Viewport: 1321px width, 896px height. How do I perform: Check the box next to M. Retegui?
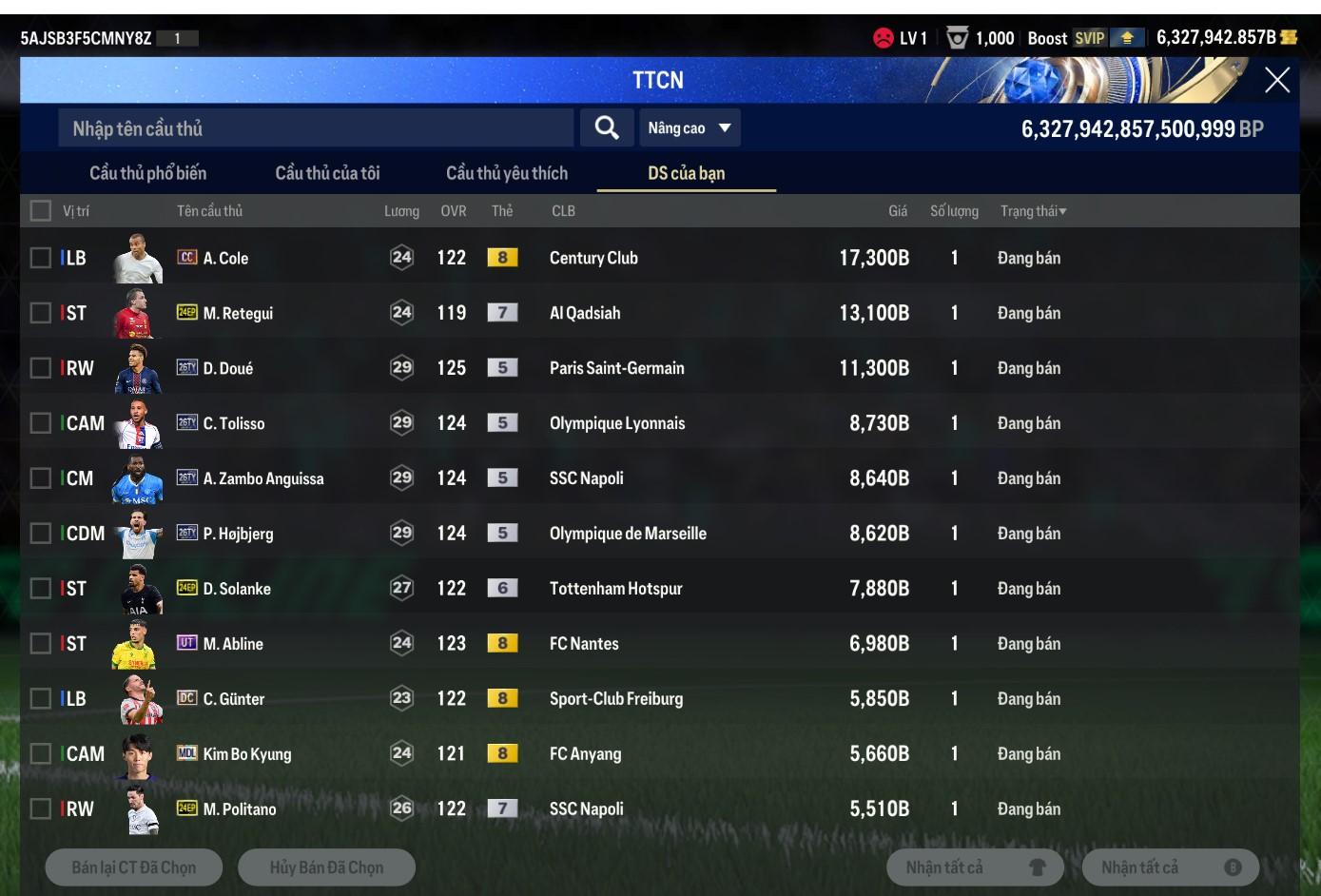[41, 313]
